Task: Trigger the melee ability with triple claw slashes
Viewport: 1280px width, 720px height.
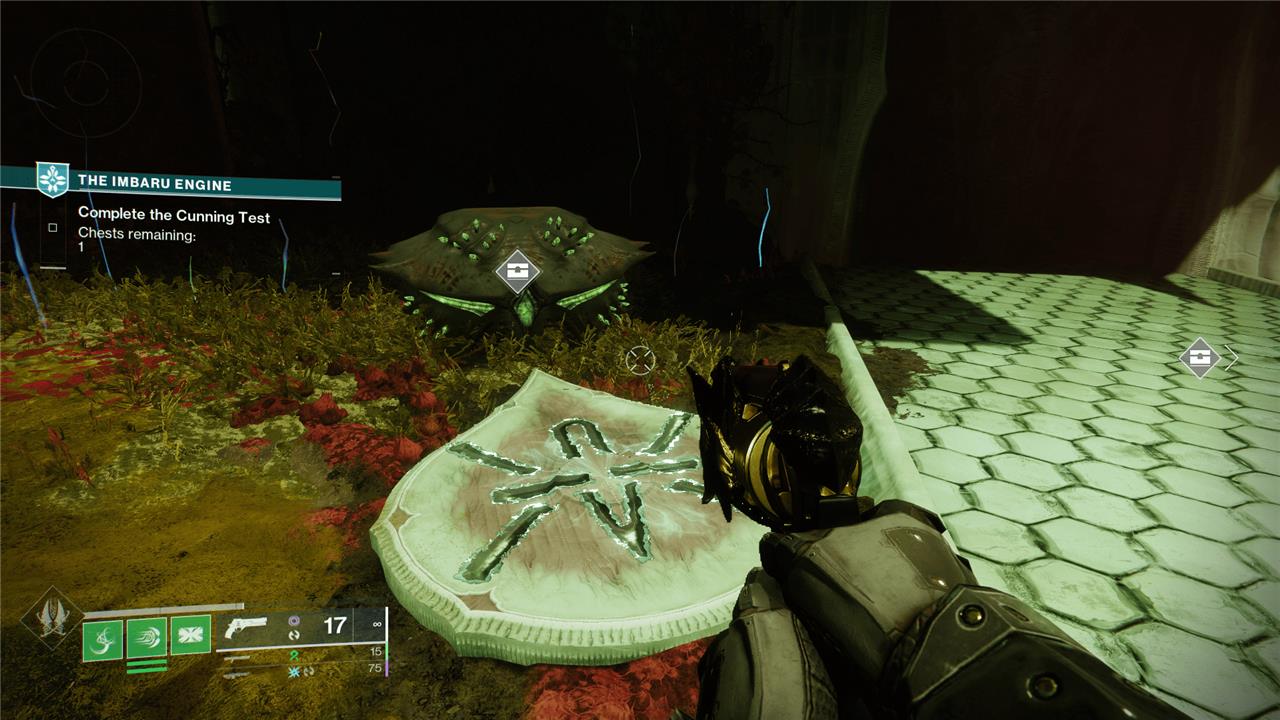Action: point(146,638)
